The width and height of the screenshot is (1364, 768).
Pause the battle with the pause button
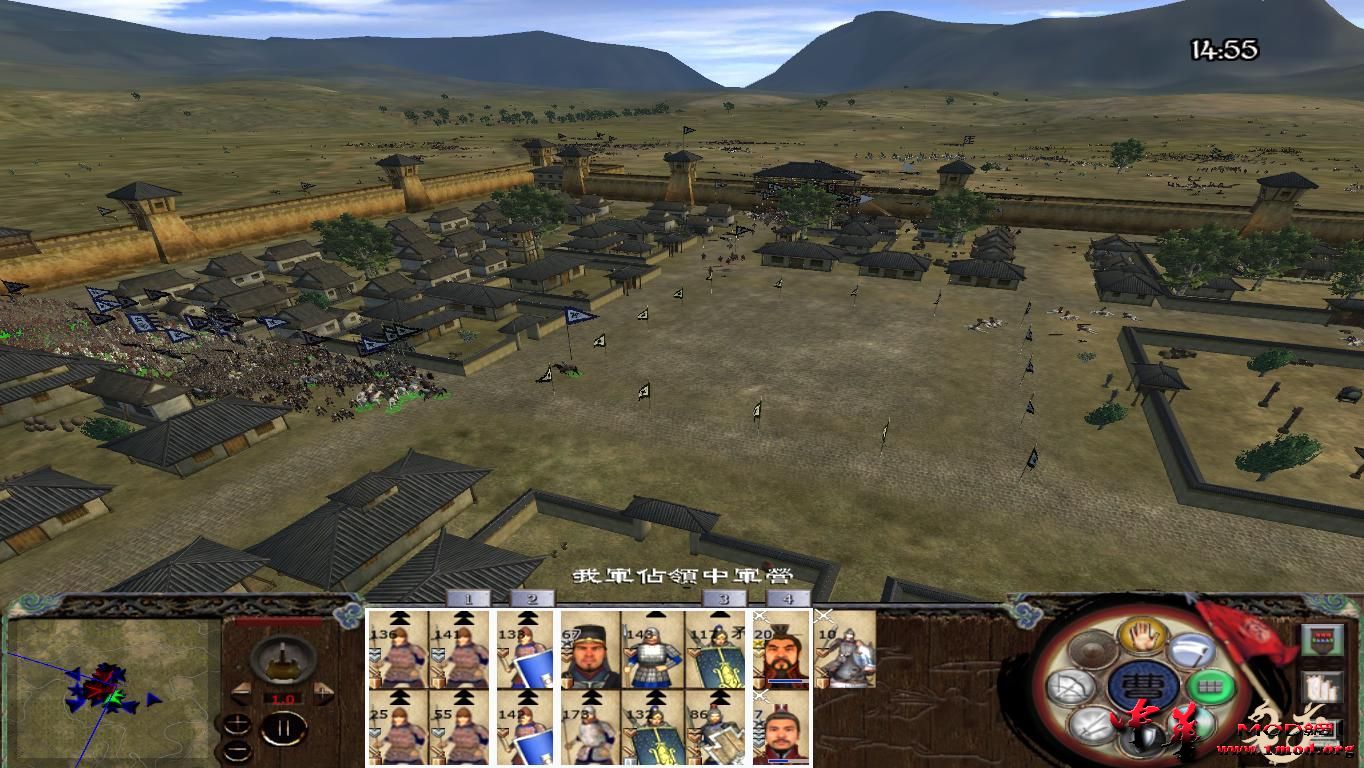[x=283, y=728]
